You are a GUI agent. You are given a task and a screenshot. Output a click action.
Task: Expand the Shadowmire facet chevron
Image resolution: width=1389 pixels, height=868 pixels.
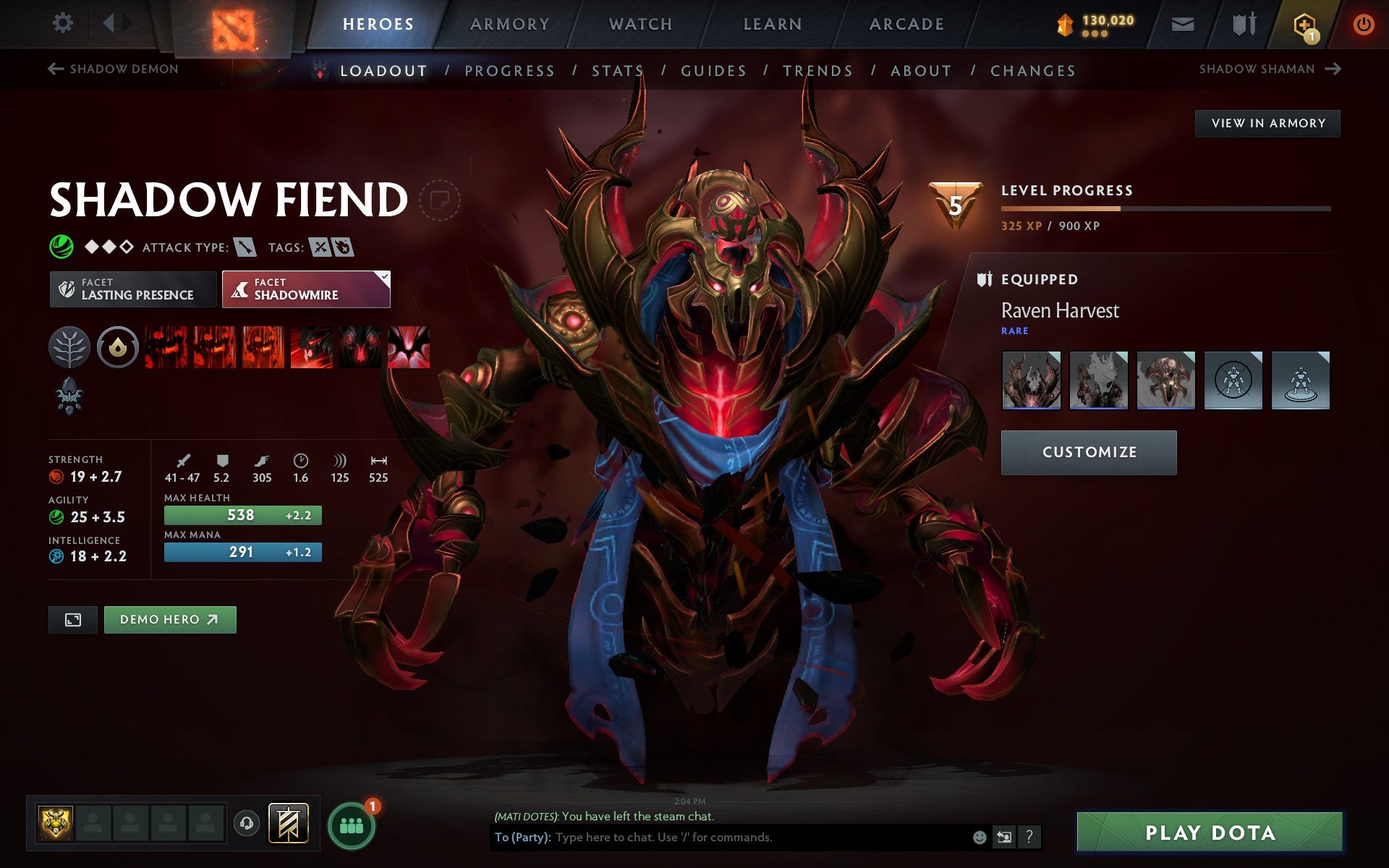pyautogui.click(x=384, y=276)
